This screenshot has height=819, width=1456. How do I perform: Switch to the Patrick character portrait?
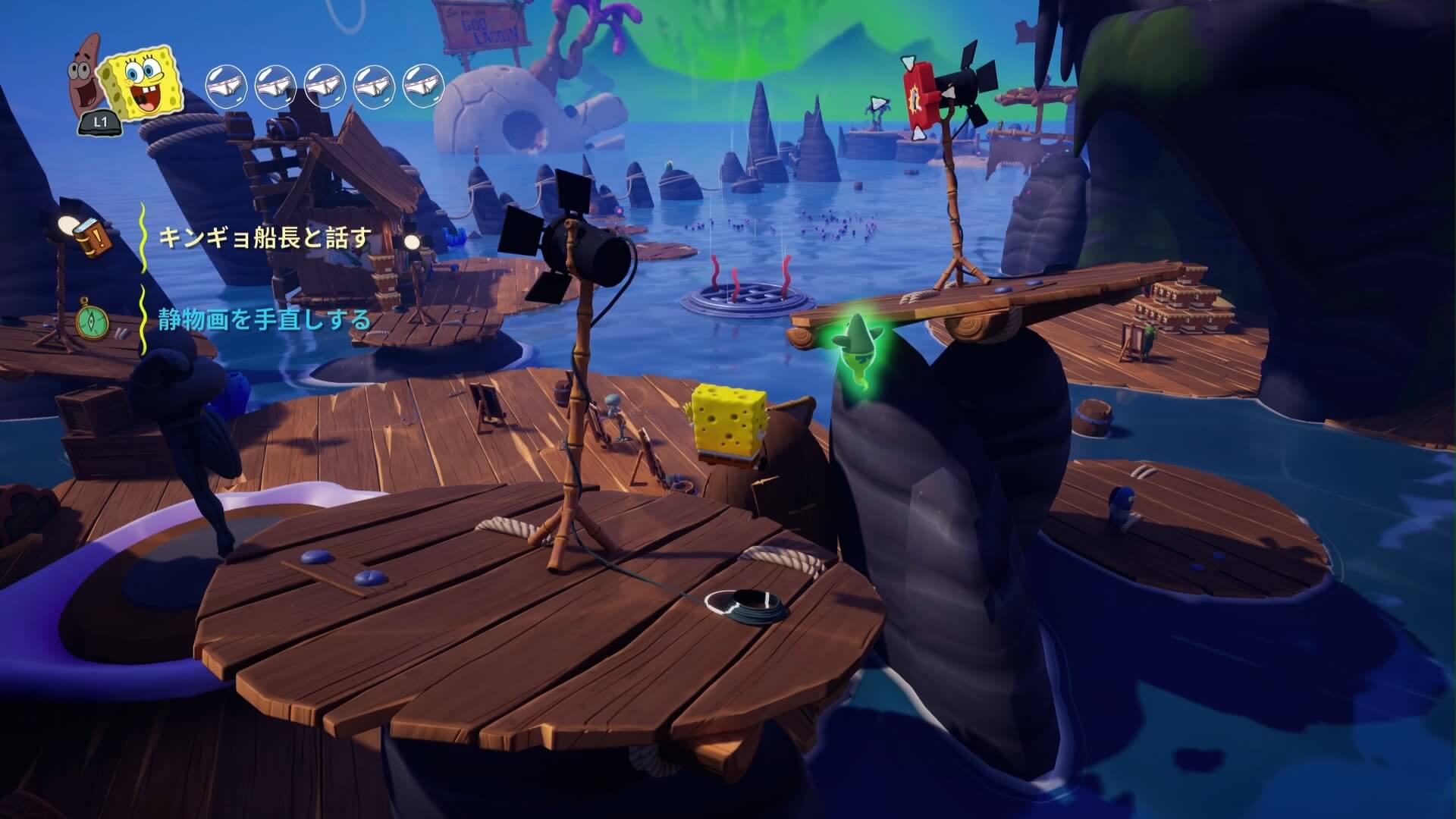pyautogui.click(x=86, y=70)
